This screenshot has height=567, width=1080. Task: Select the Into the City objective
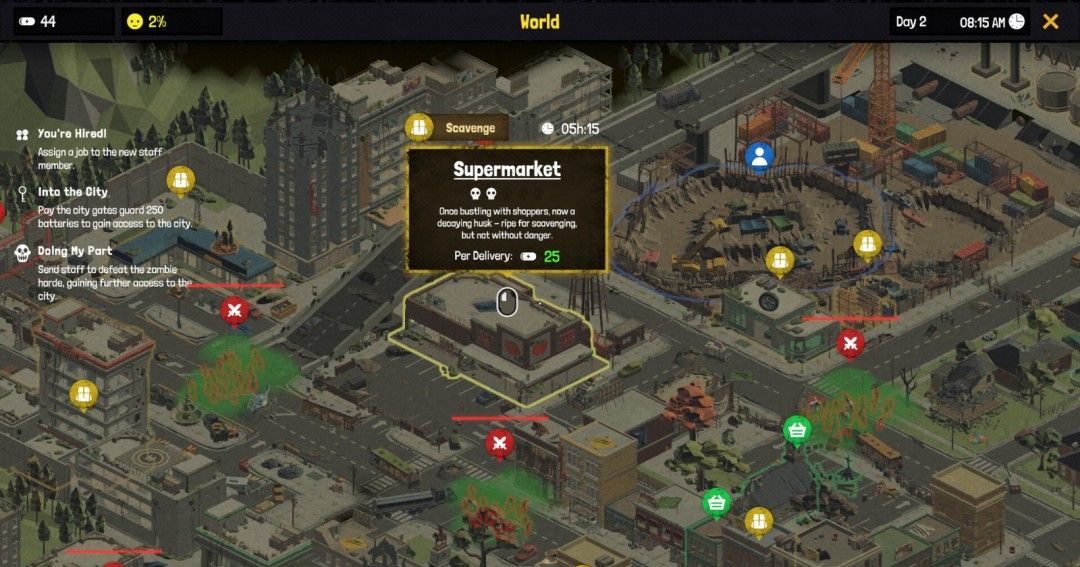click(73, 192)
